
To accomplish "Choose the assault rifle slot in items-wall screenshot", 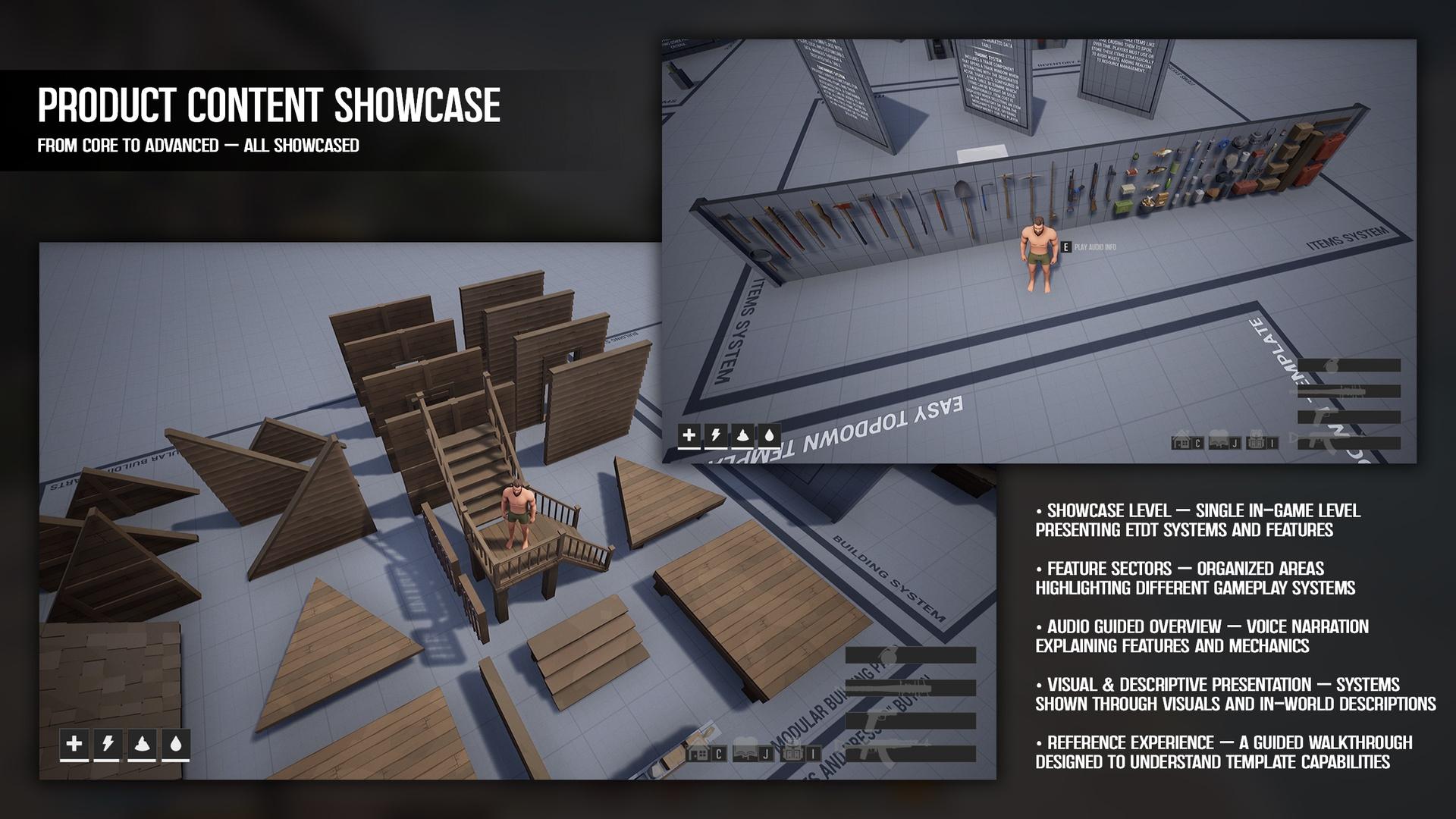I will [x=1348, y=443].
